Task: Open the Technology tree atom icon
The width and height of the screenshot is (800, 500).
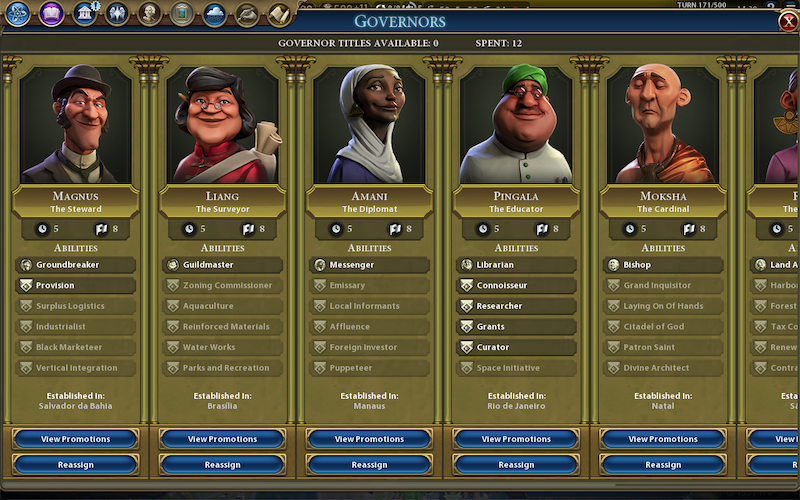Action: [19, 13]
